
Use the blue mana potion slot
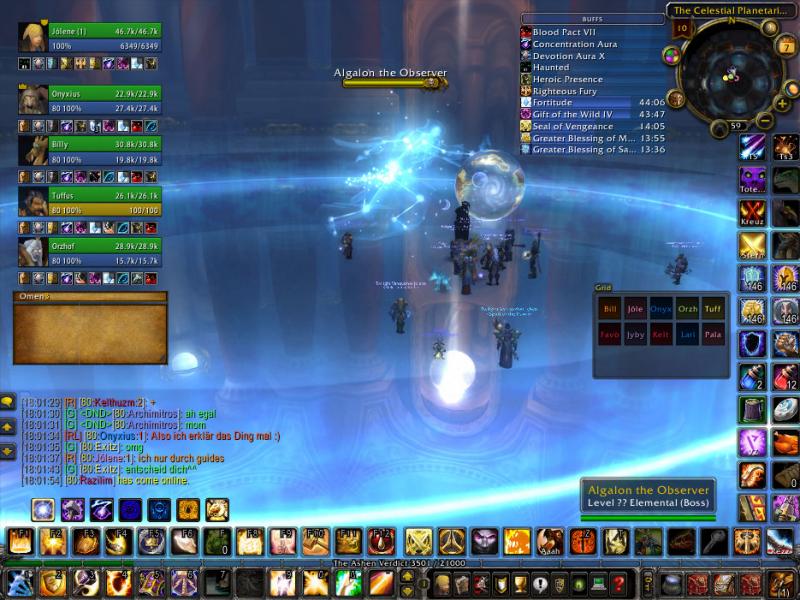coord(753,377)
